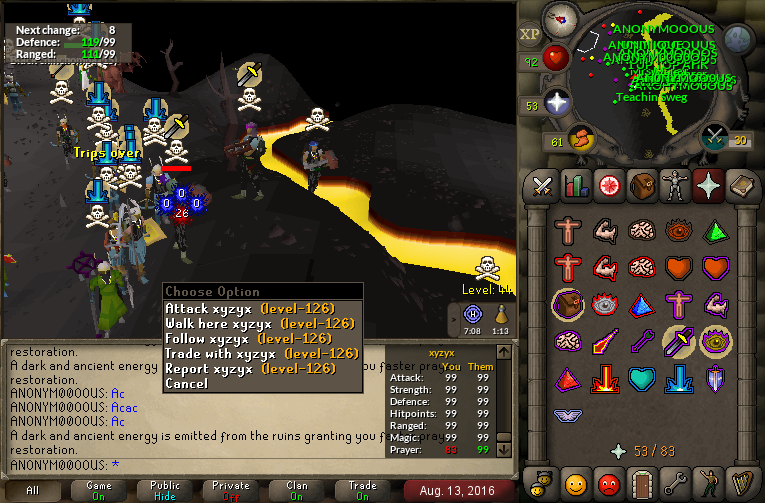Choose Attack xyzyx in the options menu

coord(249,309)
